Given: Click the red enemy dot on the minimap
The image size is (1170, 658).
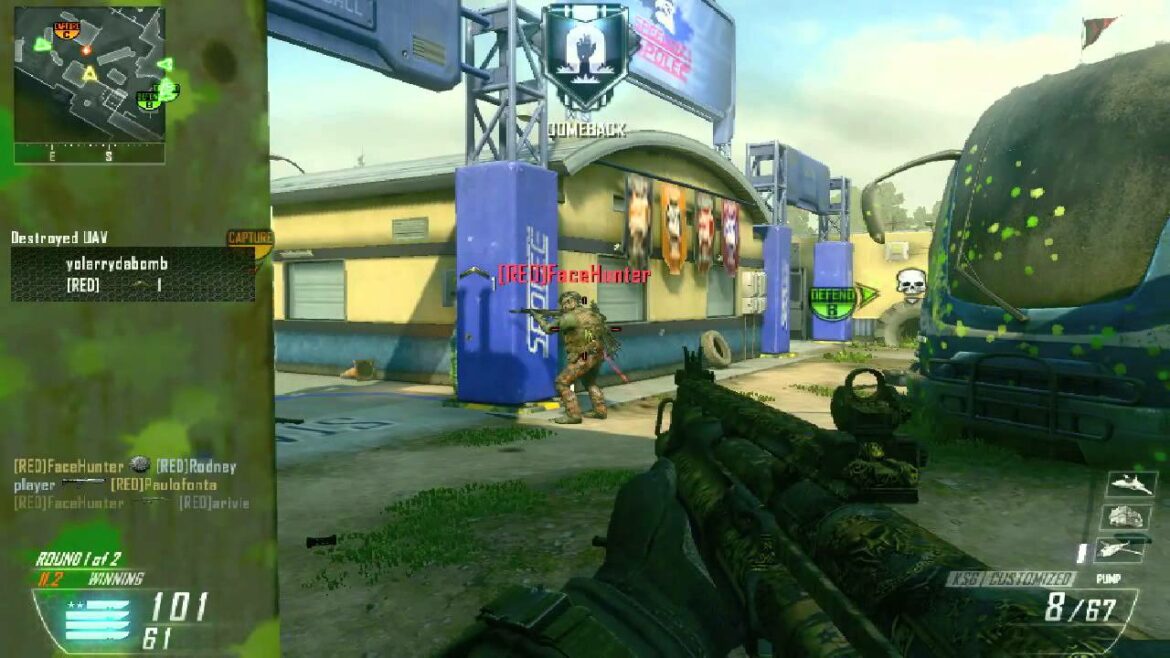Looking at the screenshot, I should [x=87, y=49].
